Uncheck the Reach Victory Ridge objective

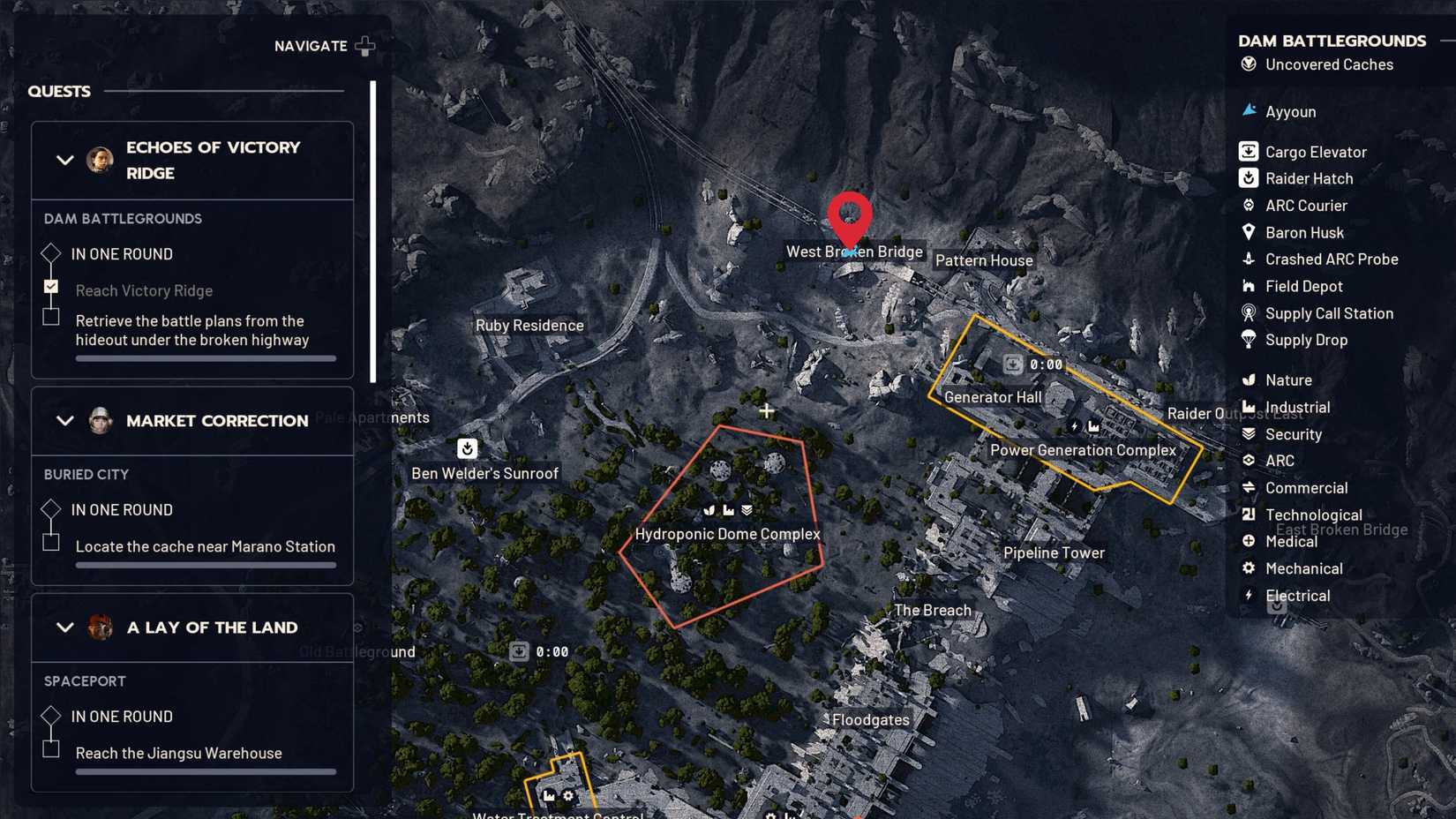click(x=50, y=286)
